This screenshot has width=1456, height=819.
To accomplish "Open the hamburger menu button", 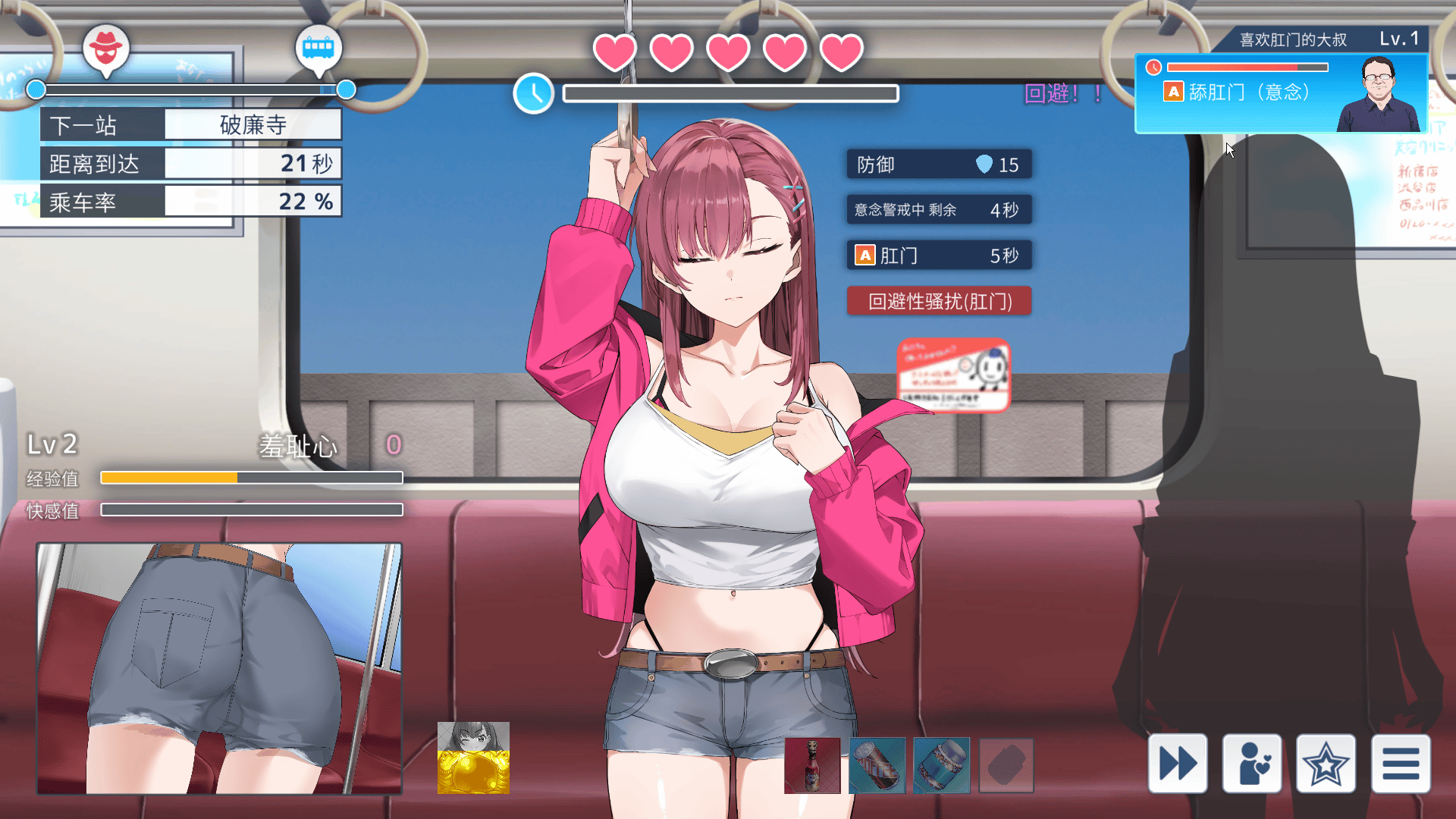I will 1400,763.
